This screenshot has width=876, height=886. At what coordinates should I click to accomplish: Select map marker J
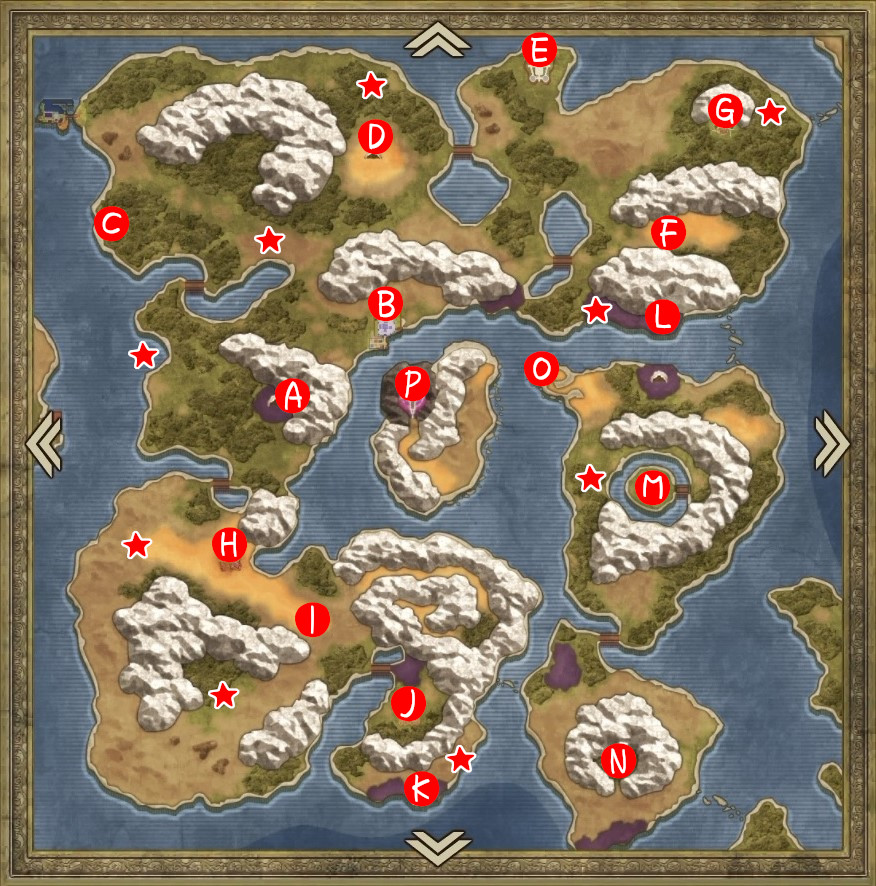click(408, 703)
